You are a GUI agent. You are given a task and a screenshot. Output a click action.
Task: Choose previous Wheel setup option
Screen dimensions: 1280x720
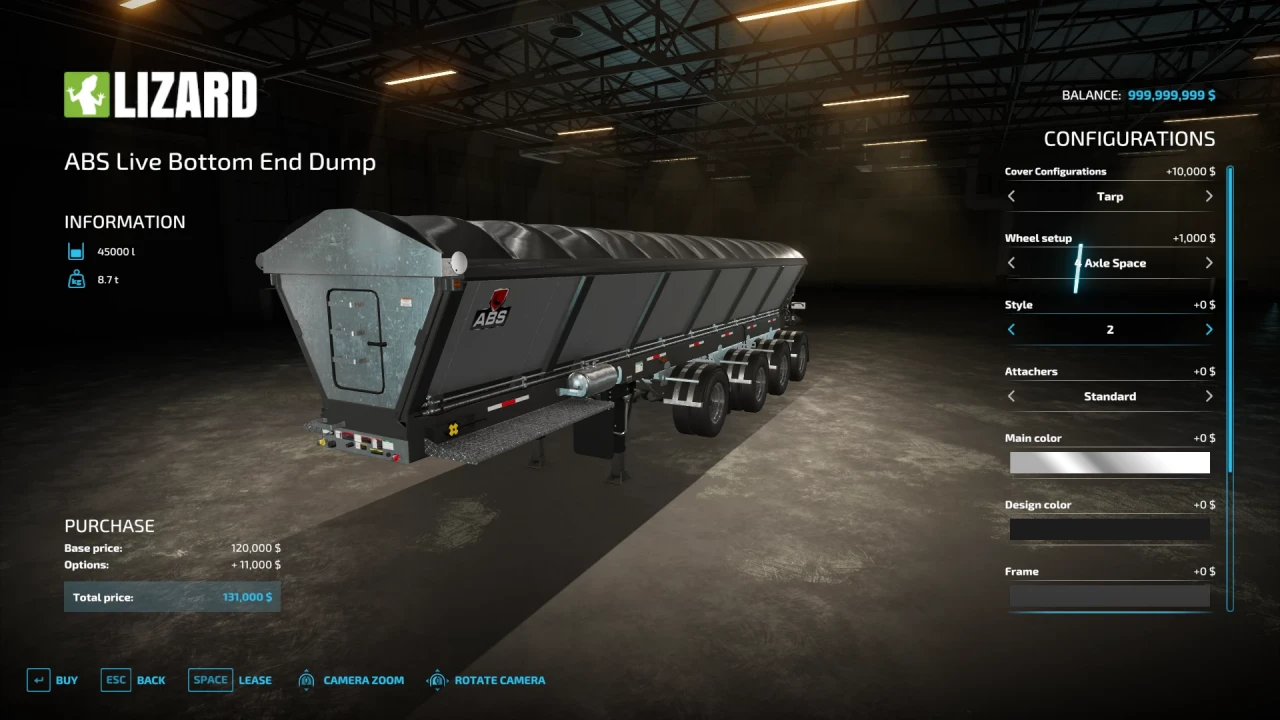(x=1011, y=263)
